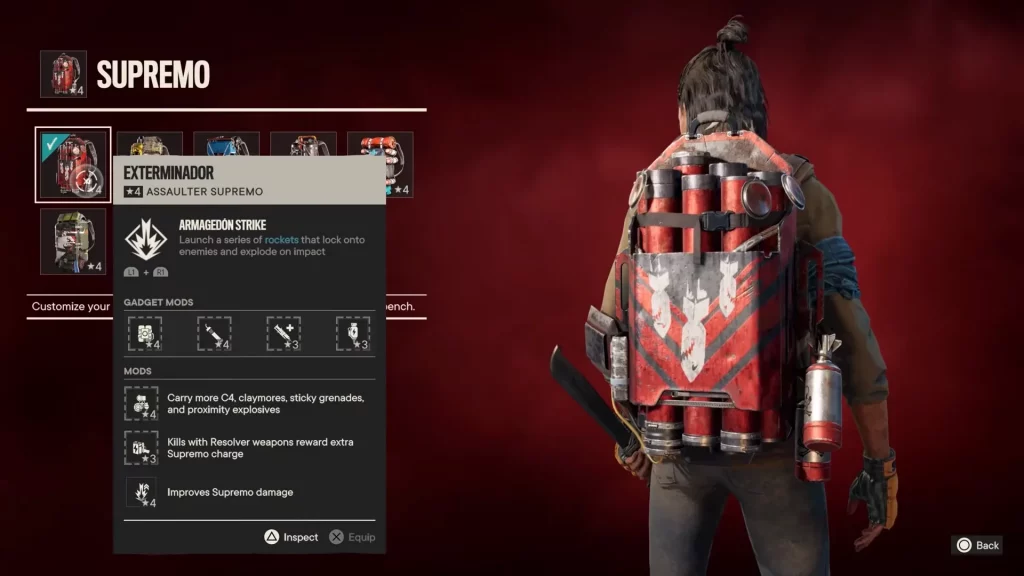Pick the blue backpack supremo

tap(226, 144)
